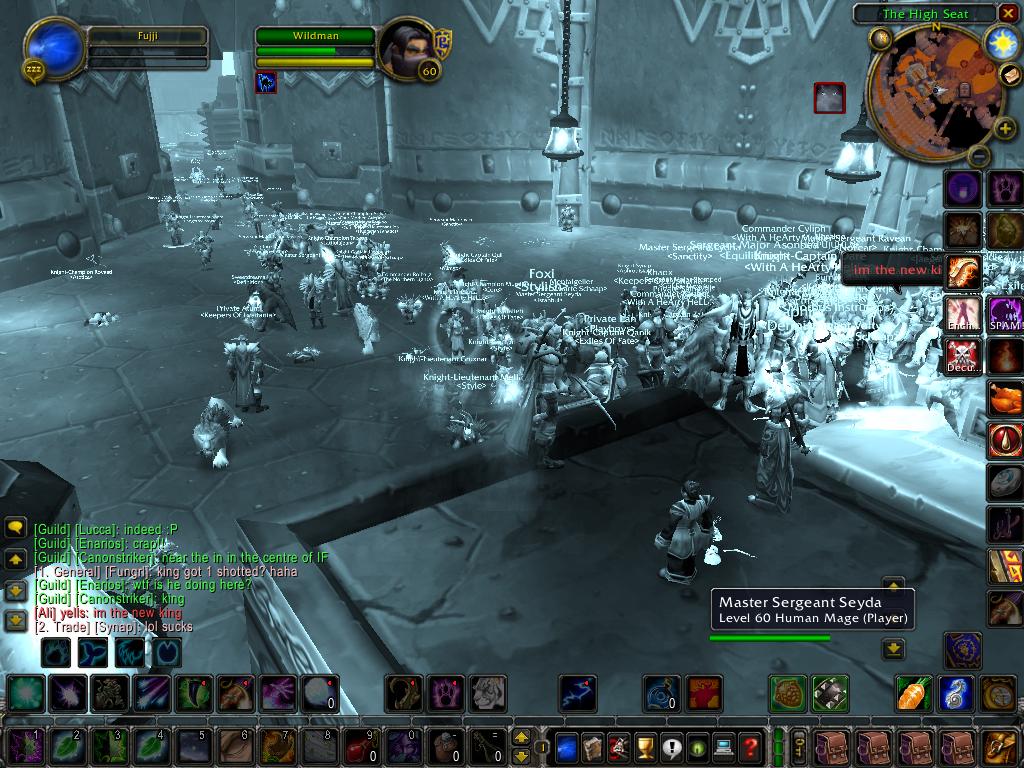
Task: Page the action bar up
Action: [521, 737]
